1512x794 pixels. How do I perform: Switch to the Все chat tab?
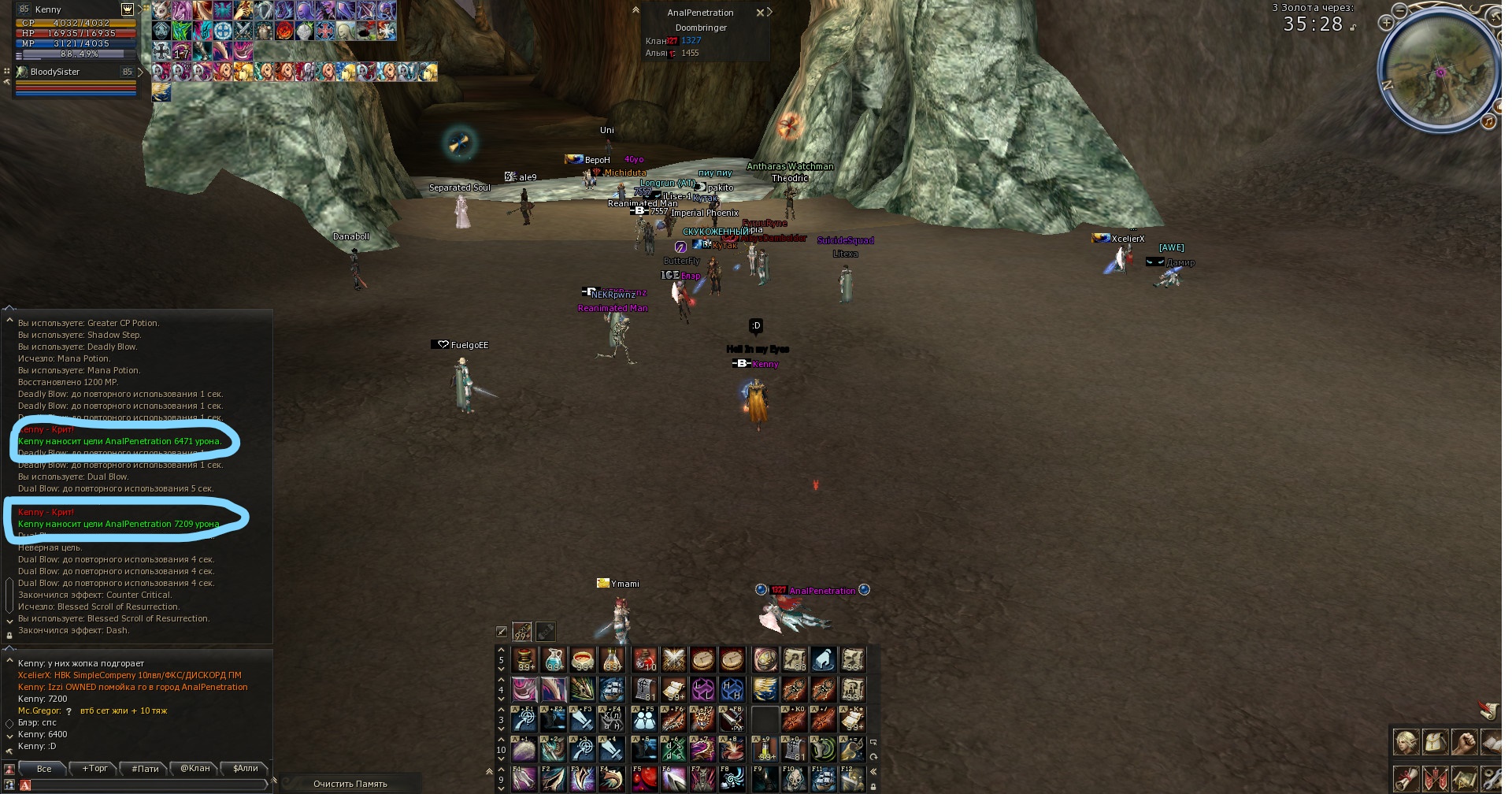point(44,769)
